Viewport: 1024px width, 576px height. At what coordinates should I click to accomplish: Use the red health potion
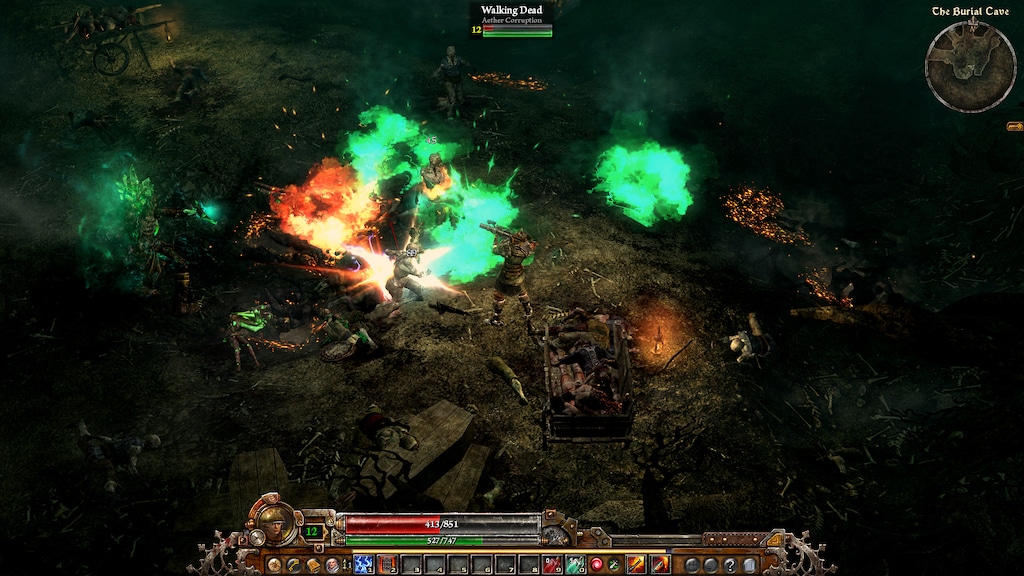tap(552, 565)
